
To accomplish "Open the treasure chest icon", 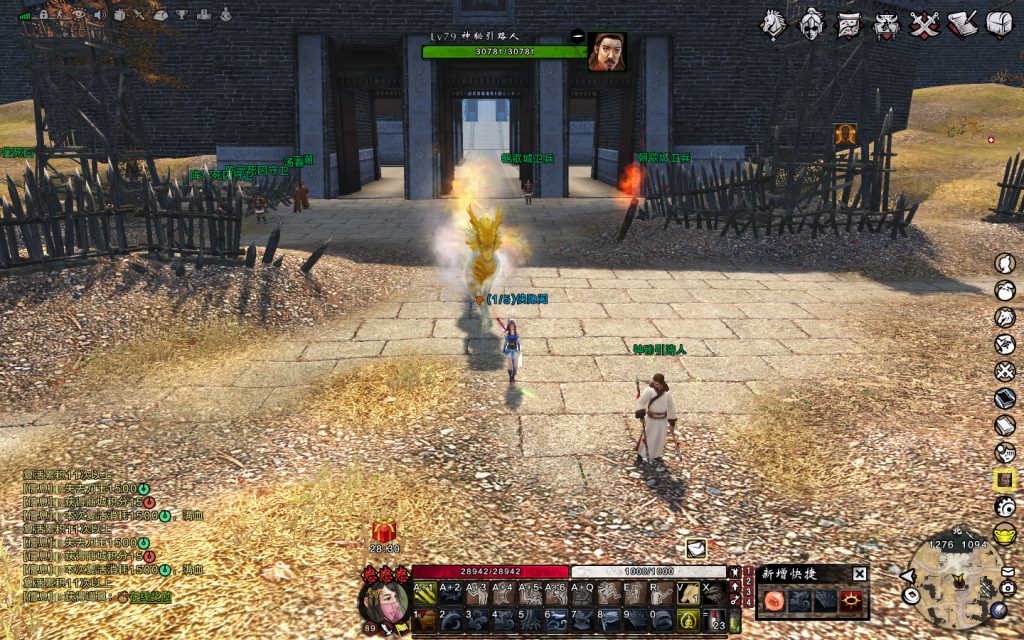I will coord(1000,23).
